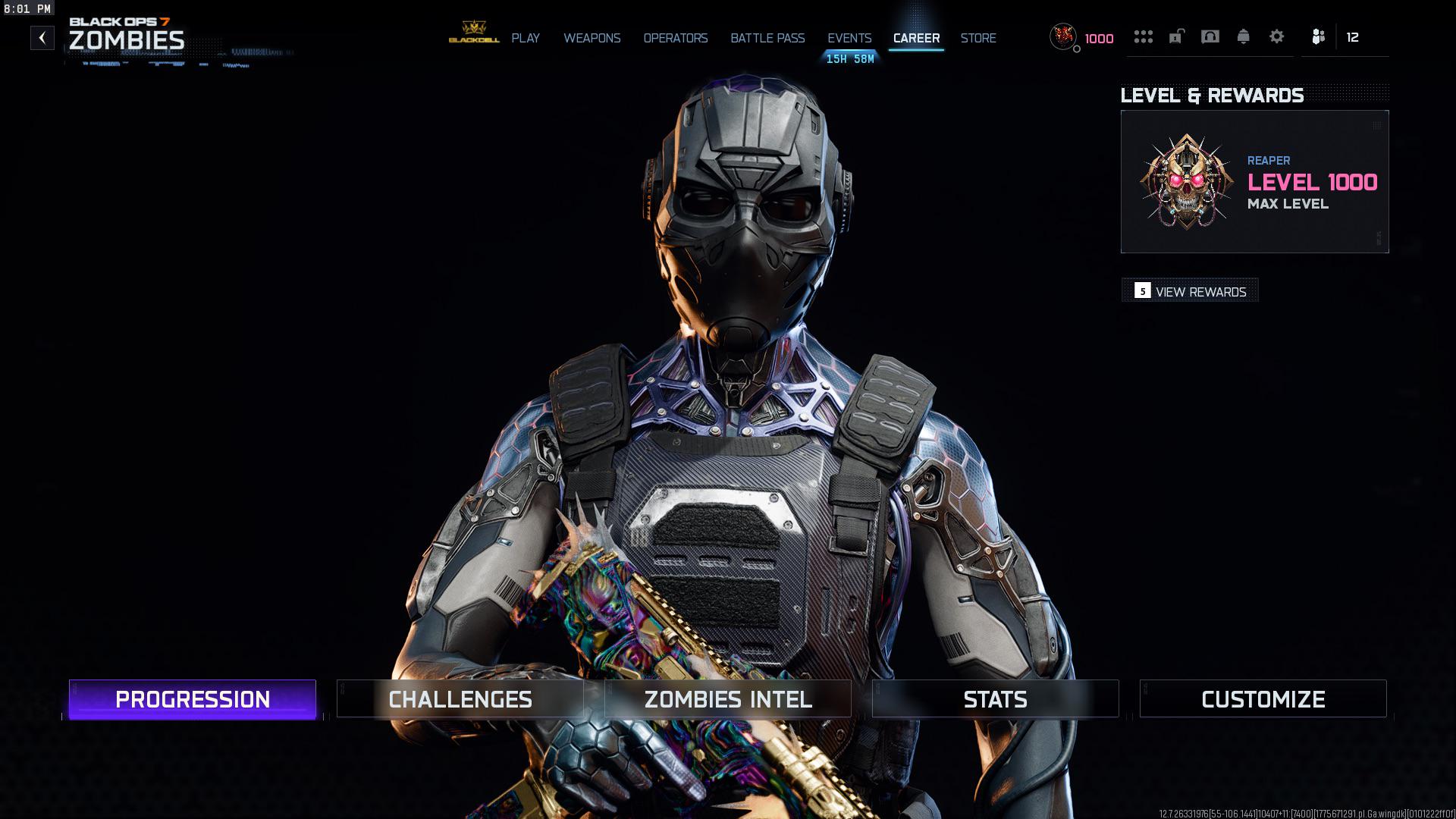
Task: Choose the Customize menu button
Action: [1263, 699]
